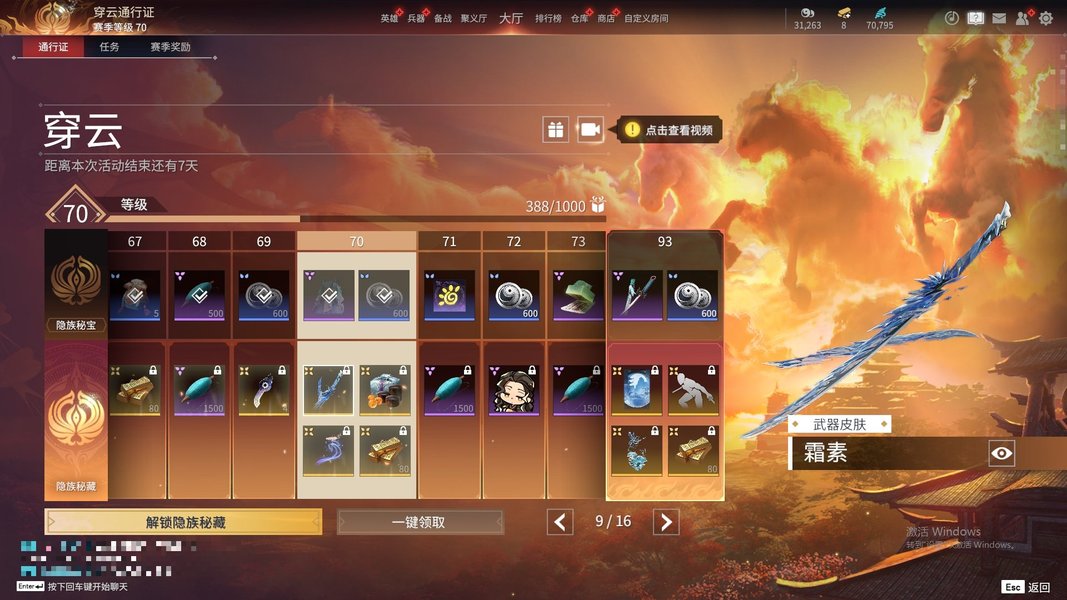Select the 通行证 tab
The width and height of the screenshot is (1067, 600).
tap(53, 47)
